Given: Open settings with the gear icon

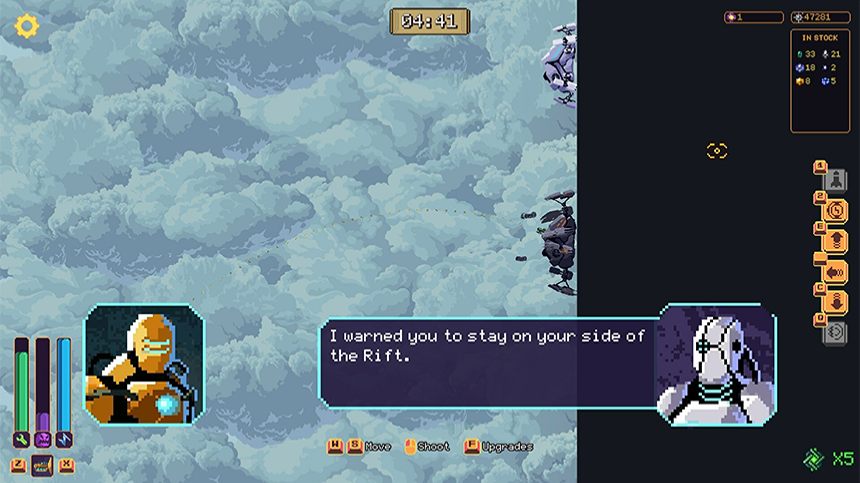Looking at the screenshot, I should pos(26,25).
